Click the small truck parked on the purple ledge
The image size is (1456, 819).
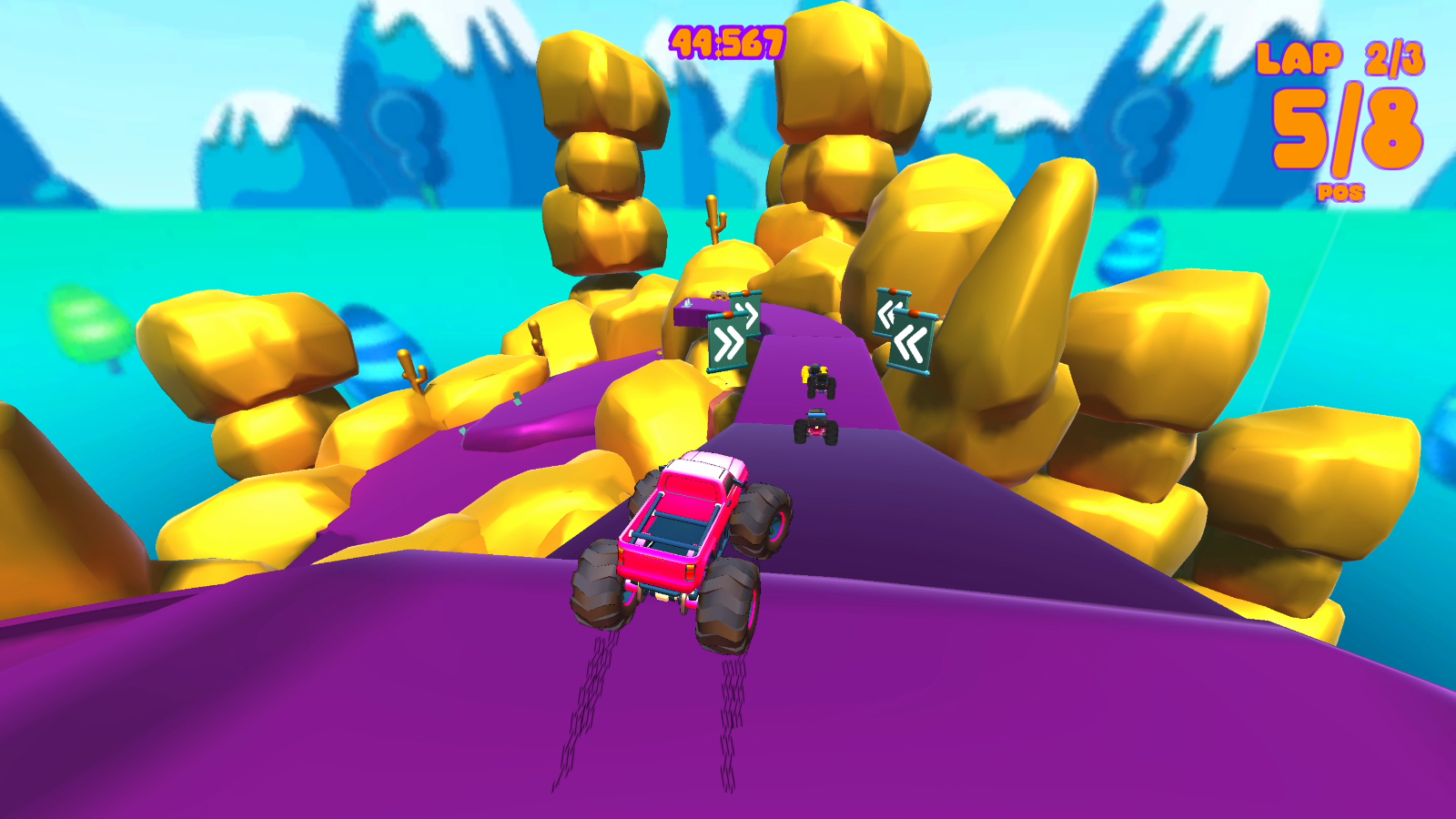tap(719, 297)
